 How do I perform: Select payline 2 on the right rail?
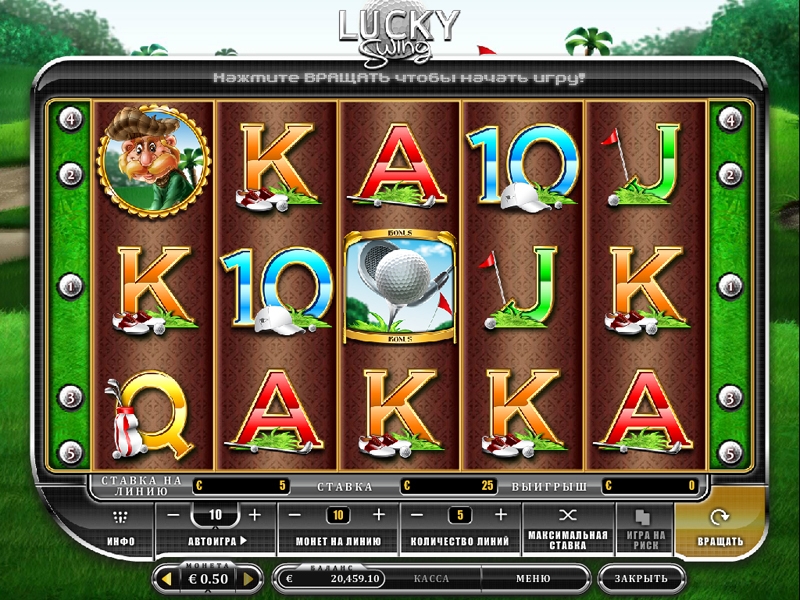(729, 175)
